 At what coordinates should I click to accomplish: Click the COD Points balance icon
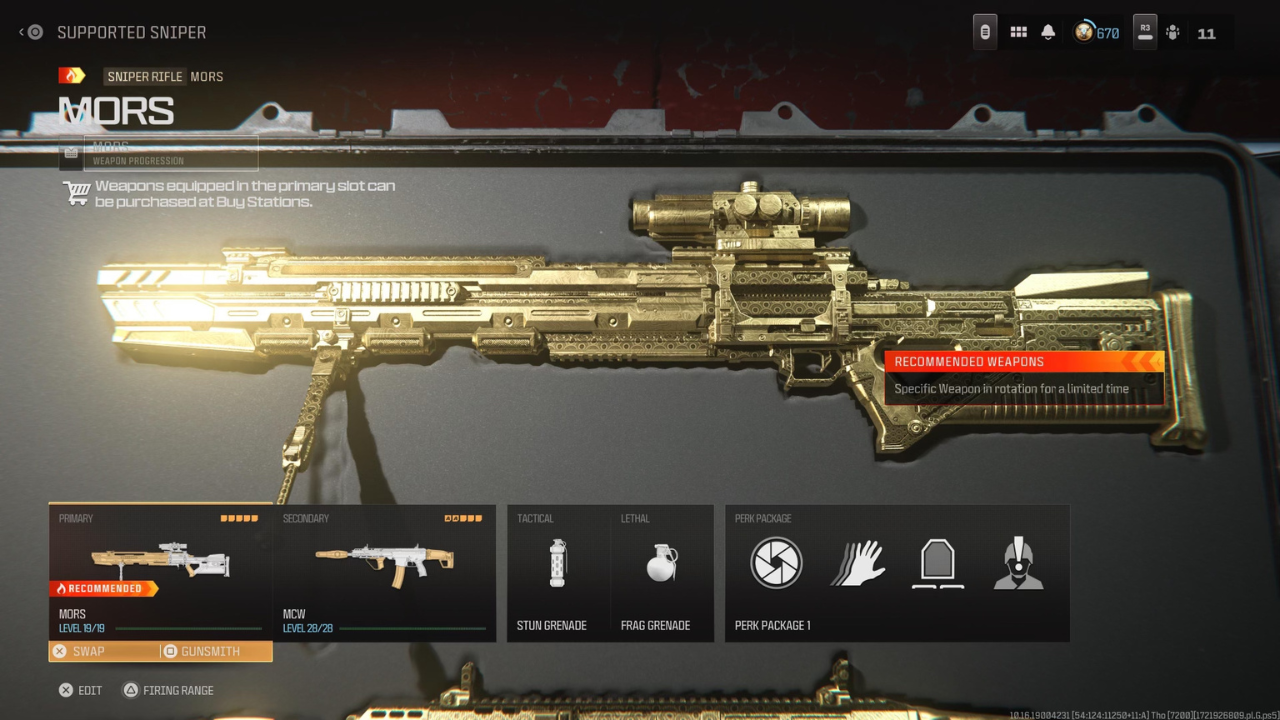coord(1084,31)
